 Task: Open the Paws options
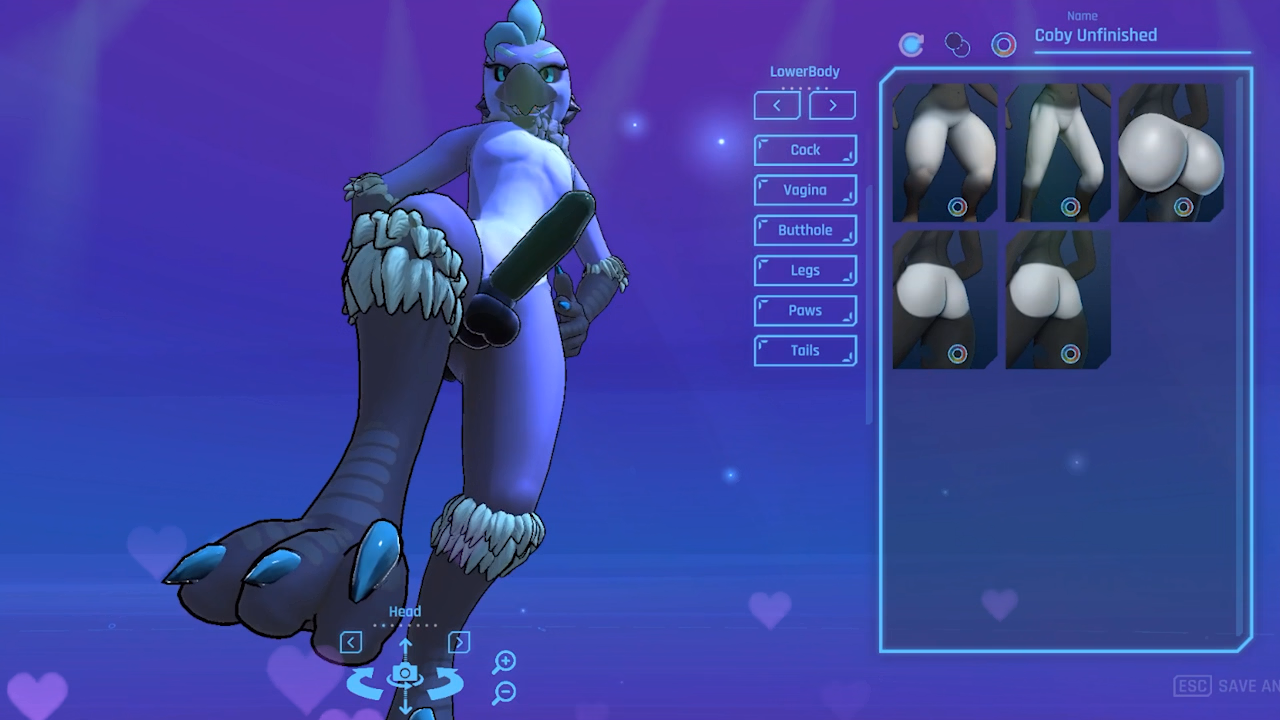point(805,310)
